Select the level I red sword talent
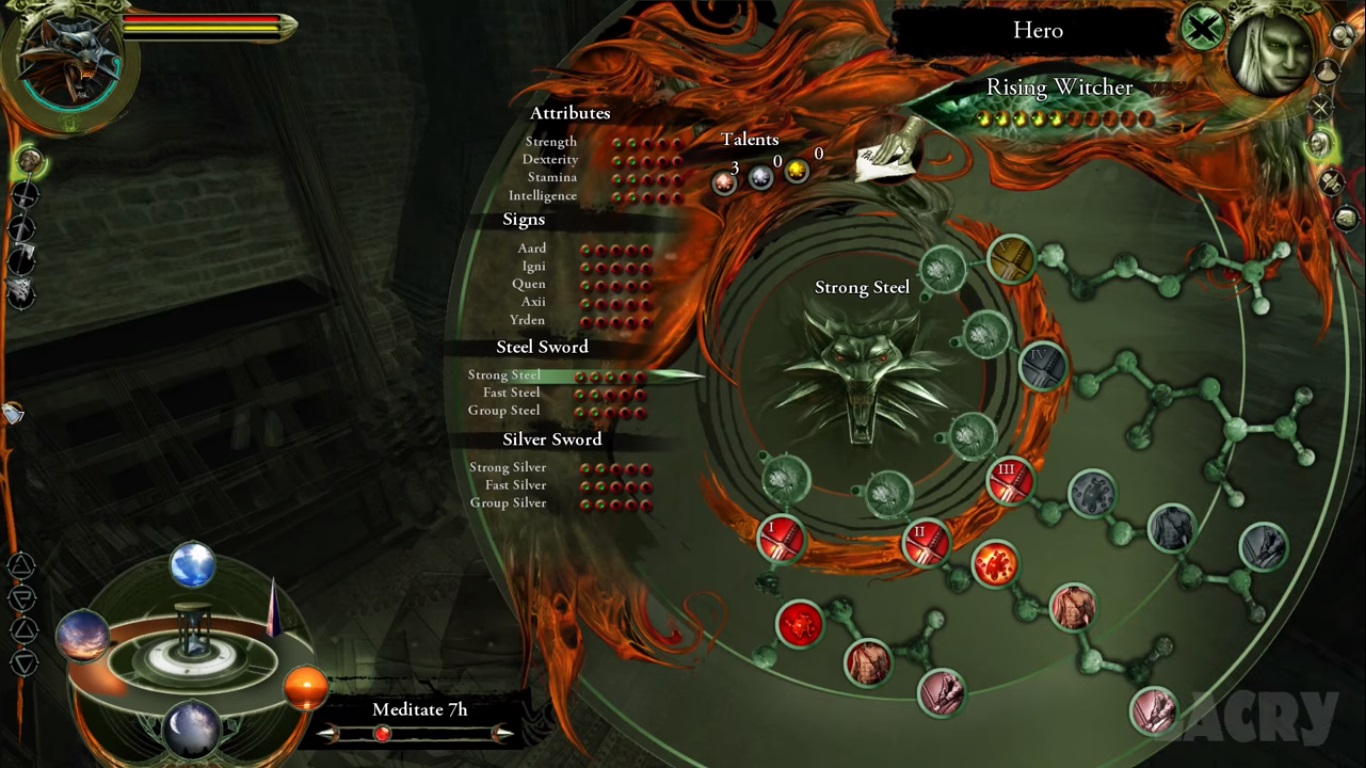Image resolution: width=1366 pixels, height=768 pixels. (x=781, y=539)
